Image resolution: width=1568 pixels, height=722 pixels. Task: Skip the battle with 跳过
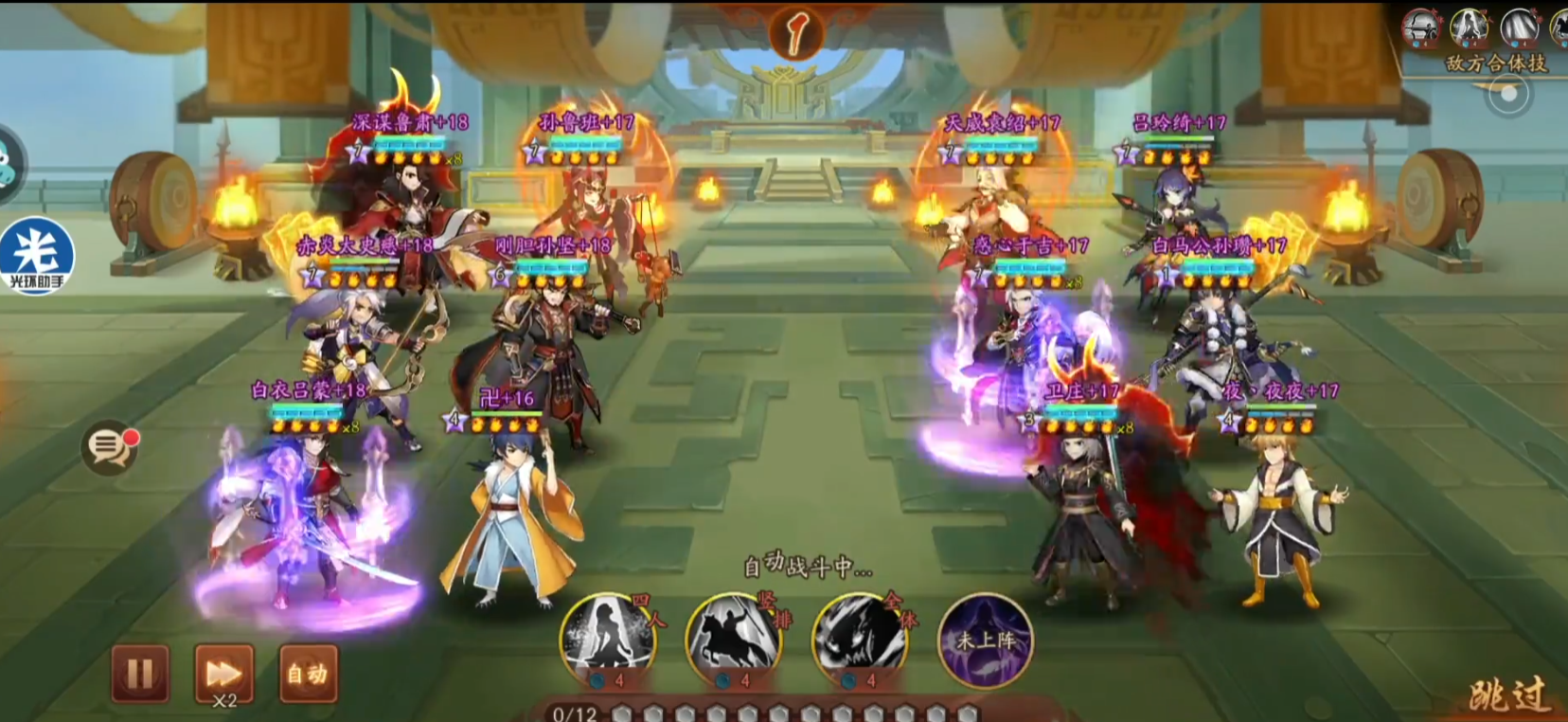pyautogui.click(x=1509, y=695)
